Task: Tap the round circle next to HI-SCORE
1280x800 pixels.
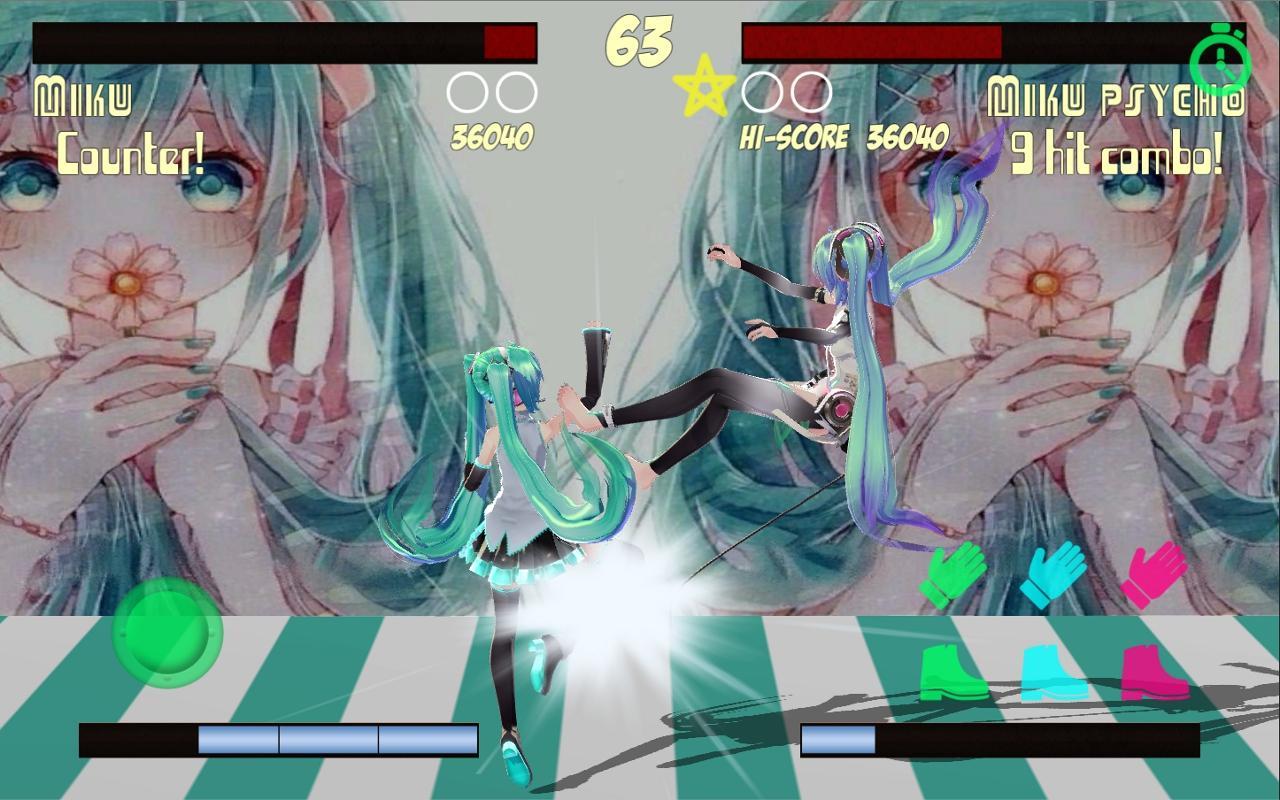Action: click(760, 89)
